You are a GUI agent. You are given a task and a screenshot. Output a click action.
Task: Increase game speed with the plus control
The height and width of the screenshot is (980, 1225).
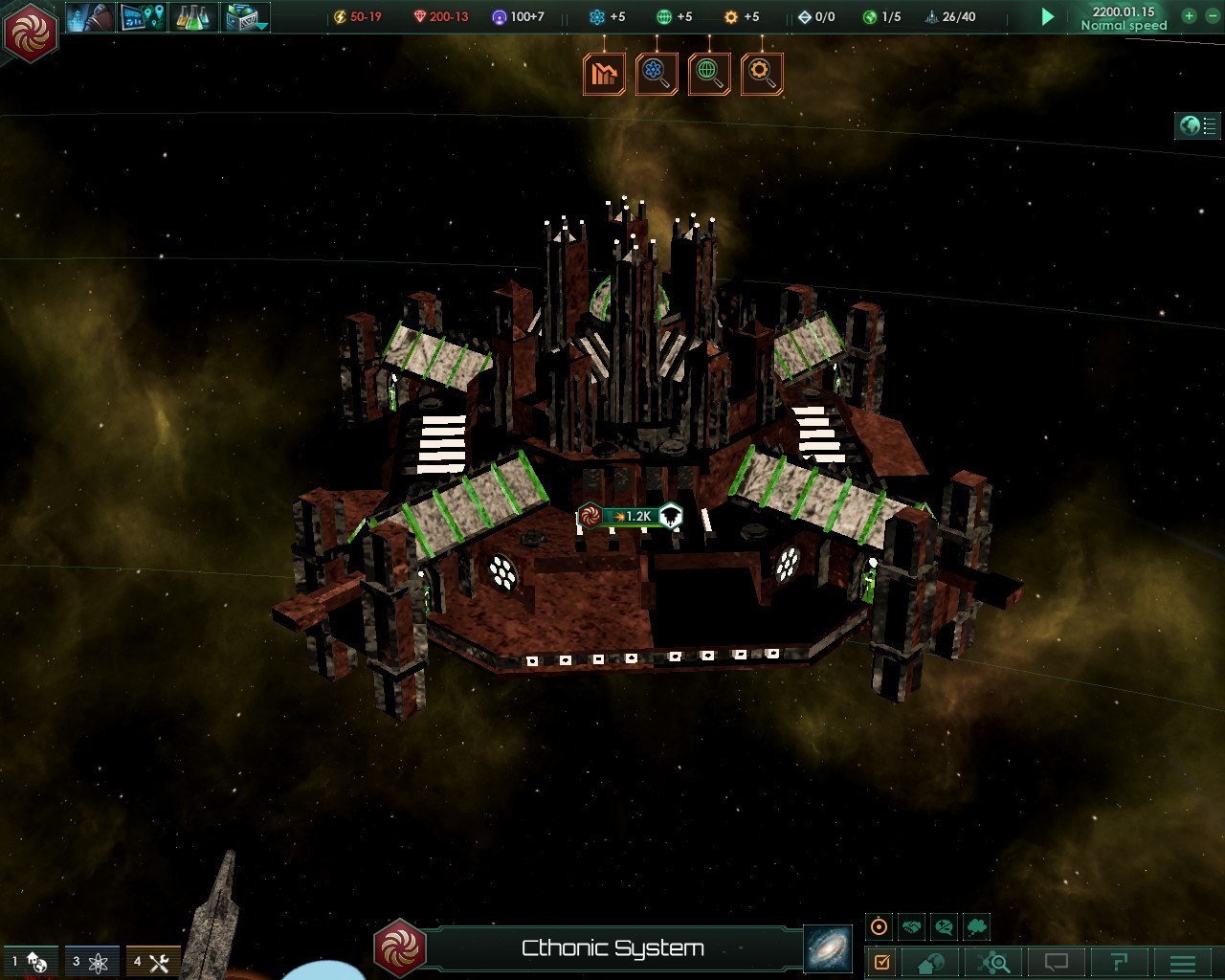point(1189,16)
